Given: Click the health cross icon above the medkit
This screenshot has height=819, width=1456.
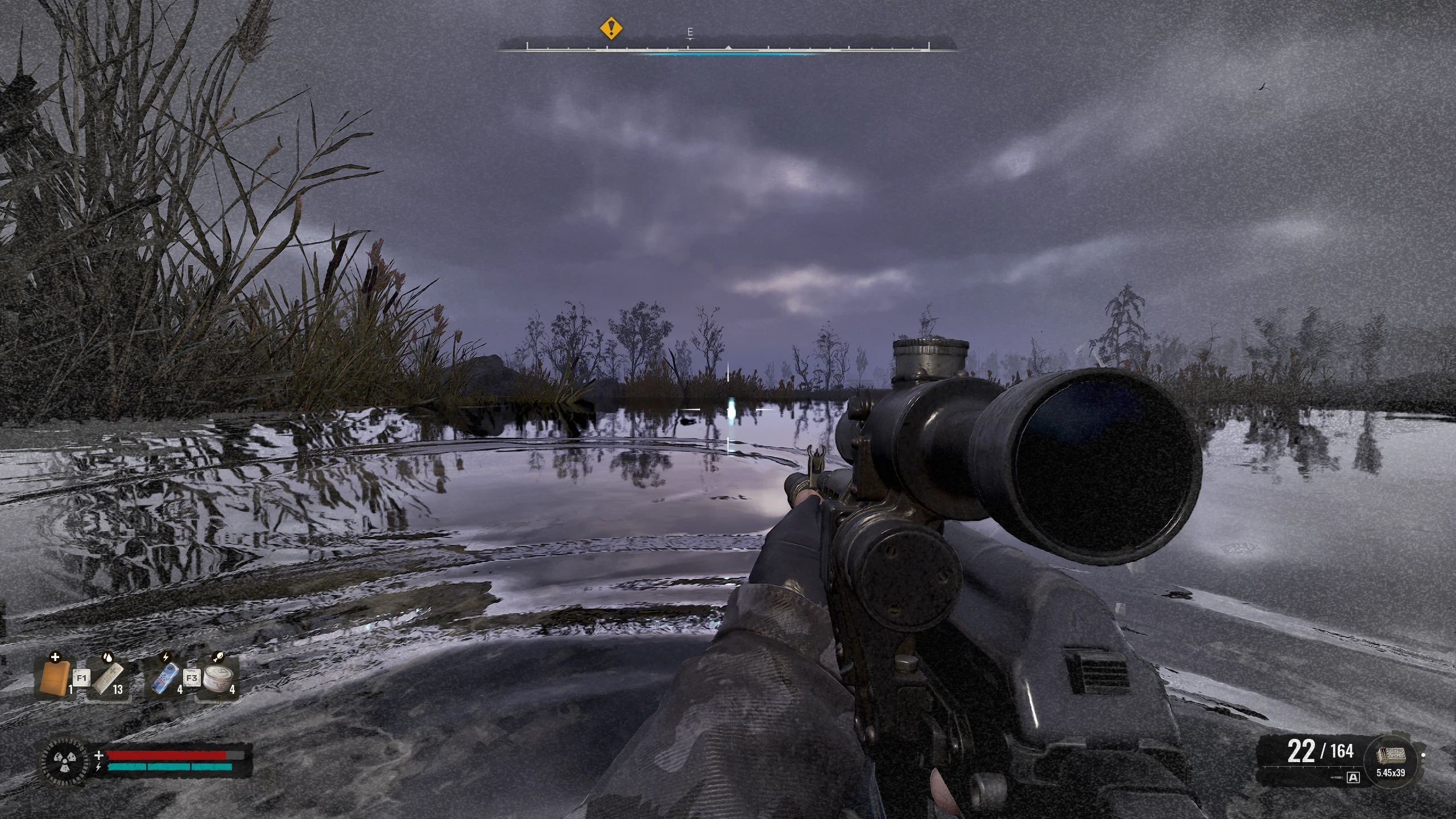Looking at the screenshot, I should (x=55, y=657).
